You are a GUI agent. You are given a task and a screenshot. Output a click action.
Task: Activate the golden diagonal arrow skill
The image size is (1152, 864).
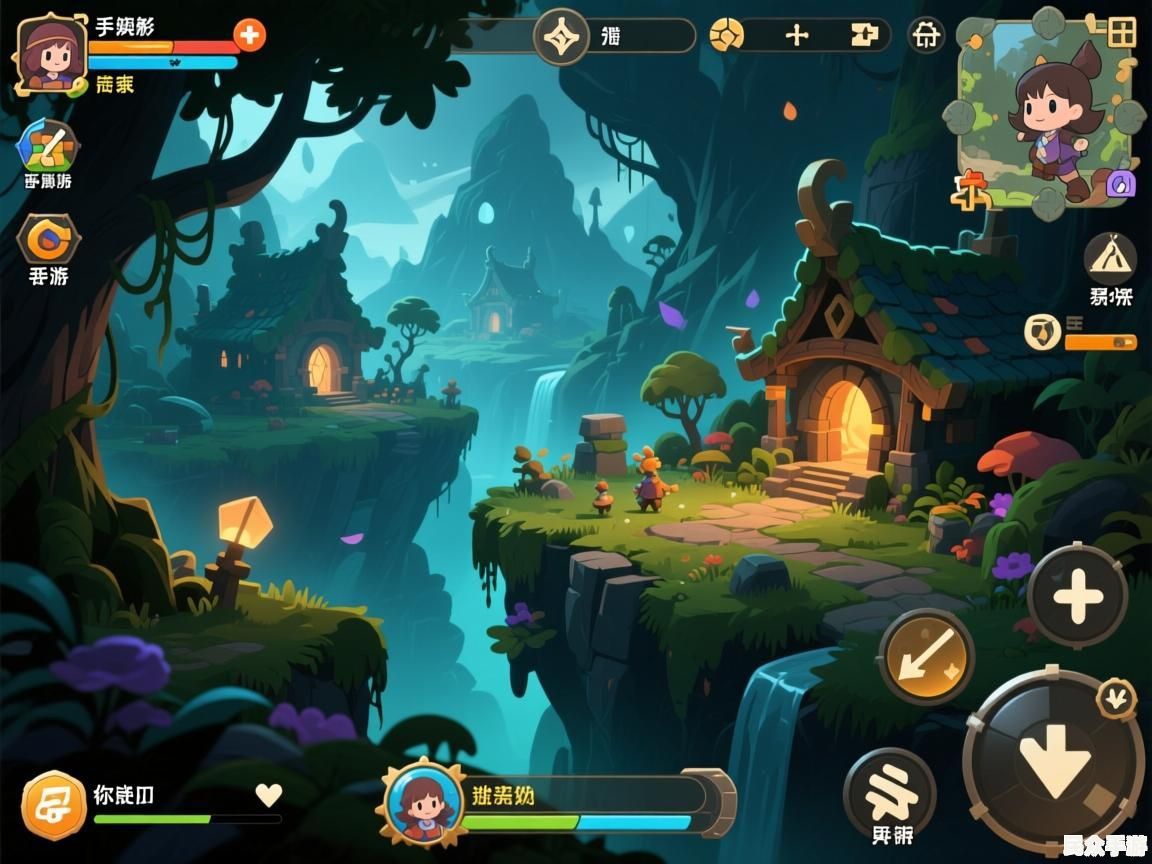pyautogui.click(x=926, y=657)
